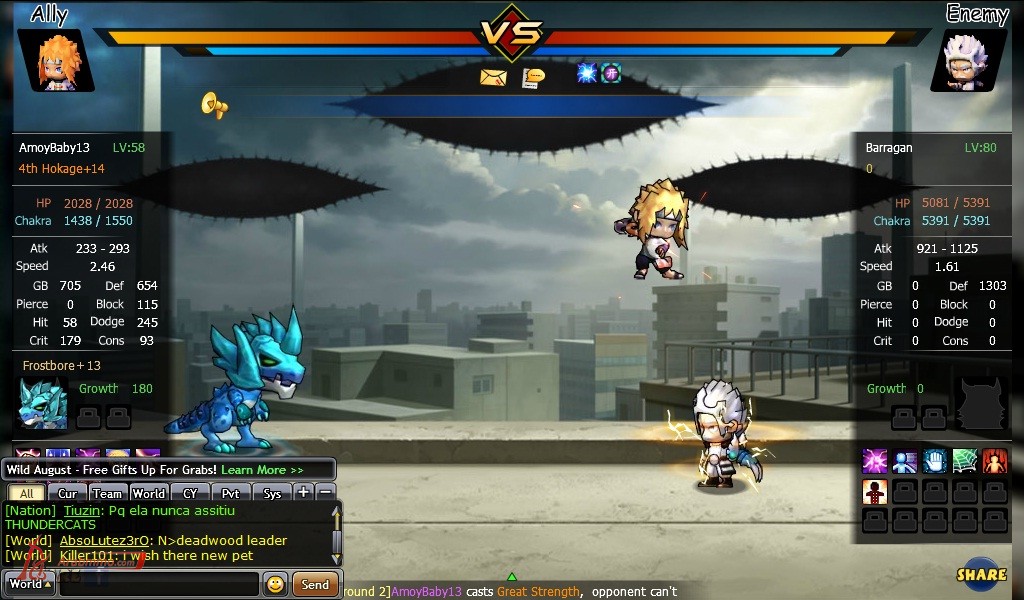This screenshot has width=1024, height=600.
Task: Toggle the megaphone announcement icon
Action: click(x=214, y=104)
